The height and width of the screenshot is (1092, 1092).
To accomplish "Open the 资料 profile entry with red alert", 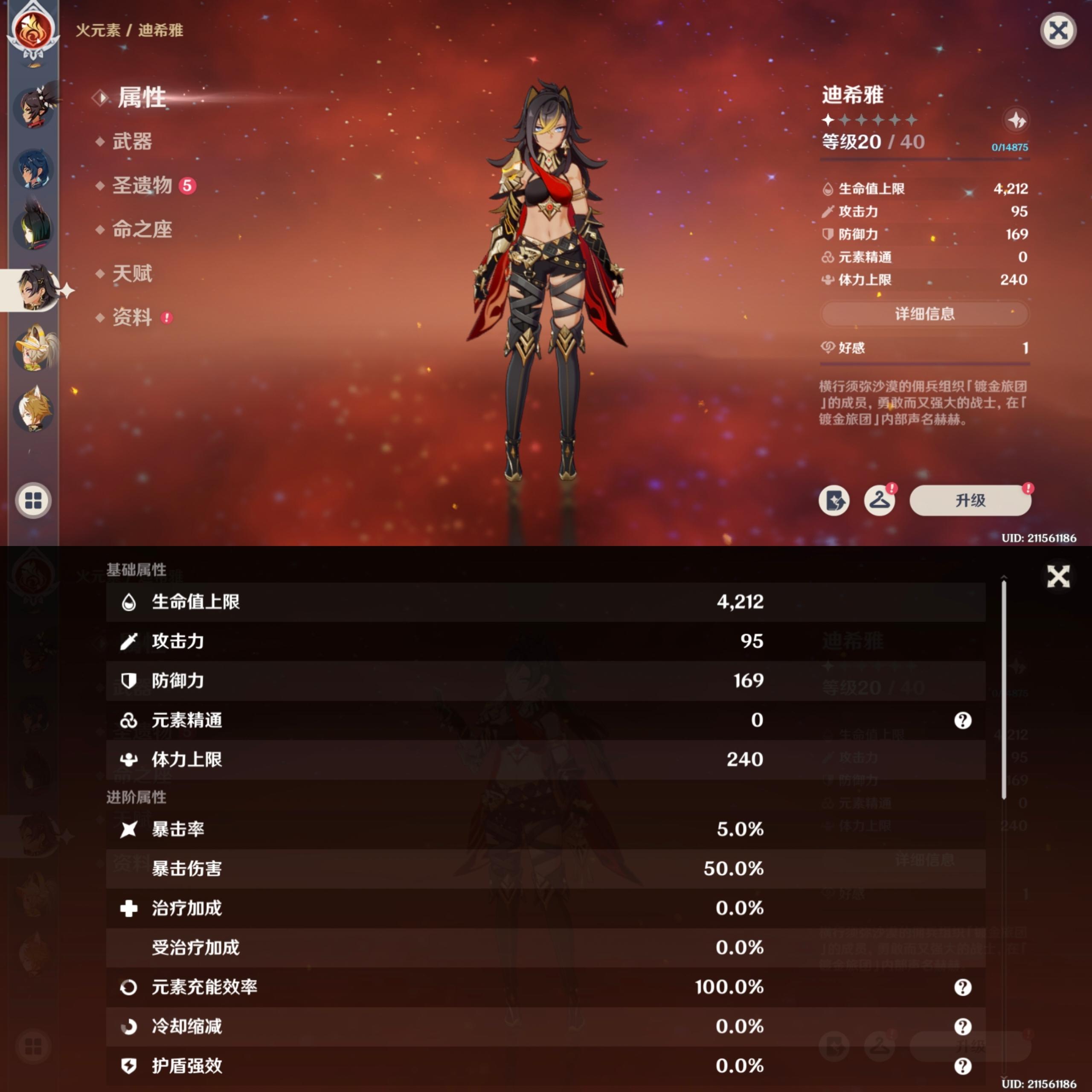I will coord(134,318).
